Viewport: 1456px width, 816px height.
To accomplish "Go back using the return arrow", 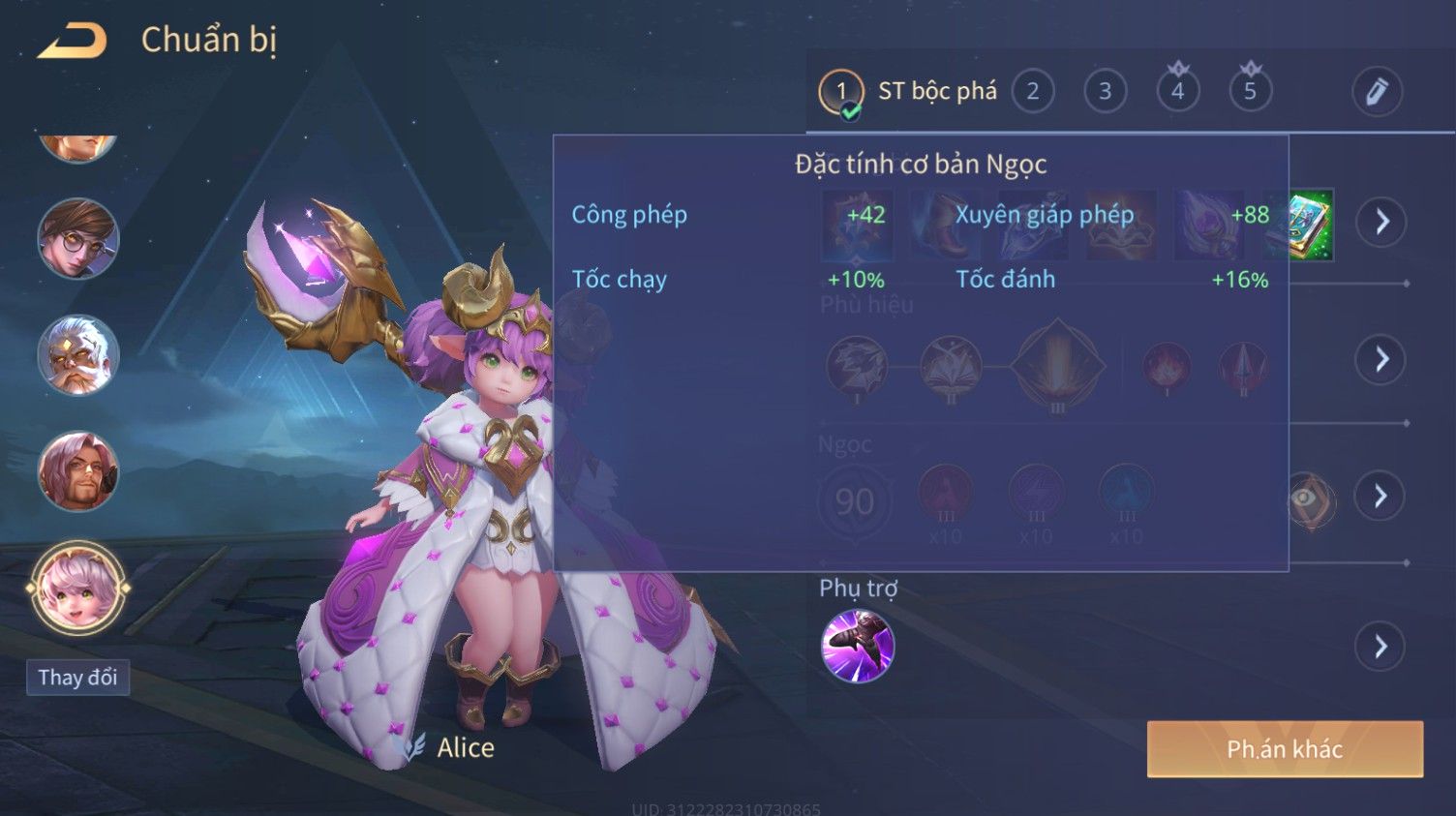I will point(73,41).
